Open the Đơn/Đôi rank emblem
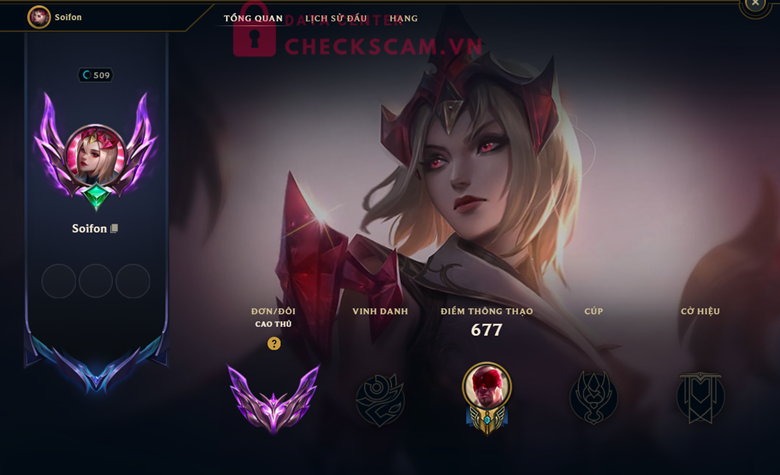This screenshot has height=475, width=780. (273, 395)
